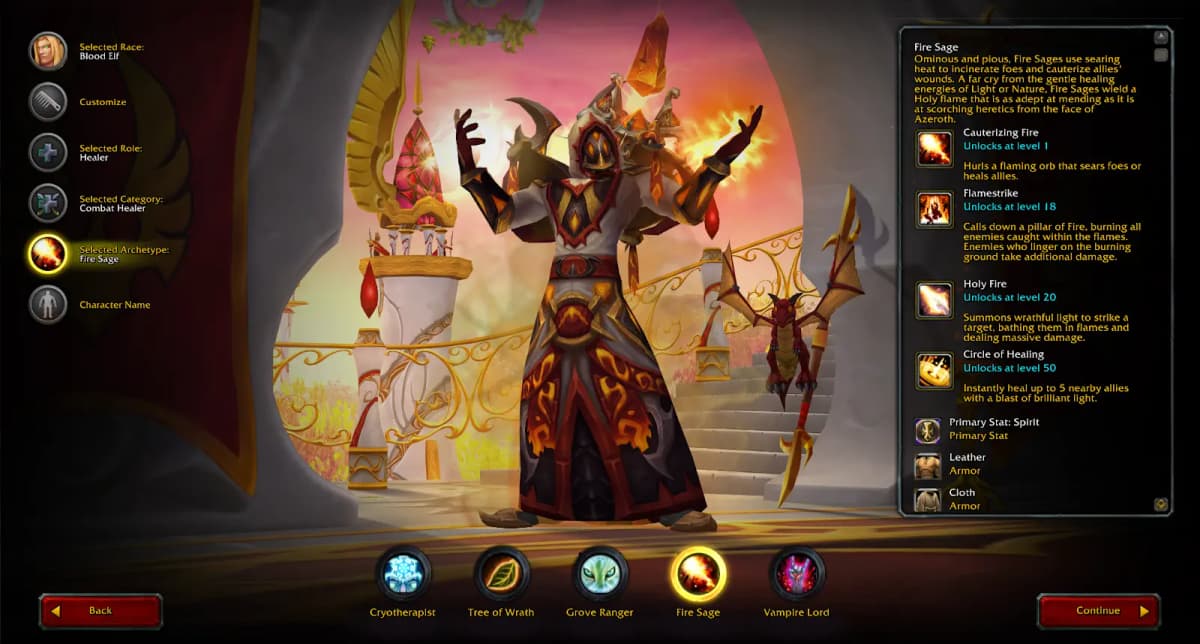Screen dimensions: 1200x644
Task: Open the Selected Category step
Action: (x=48, y=203)
